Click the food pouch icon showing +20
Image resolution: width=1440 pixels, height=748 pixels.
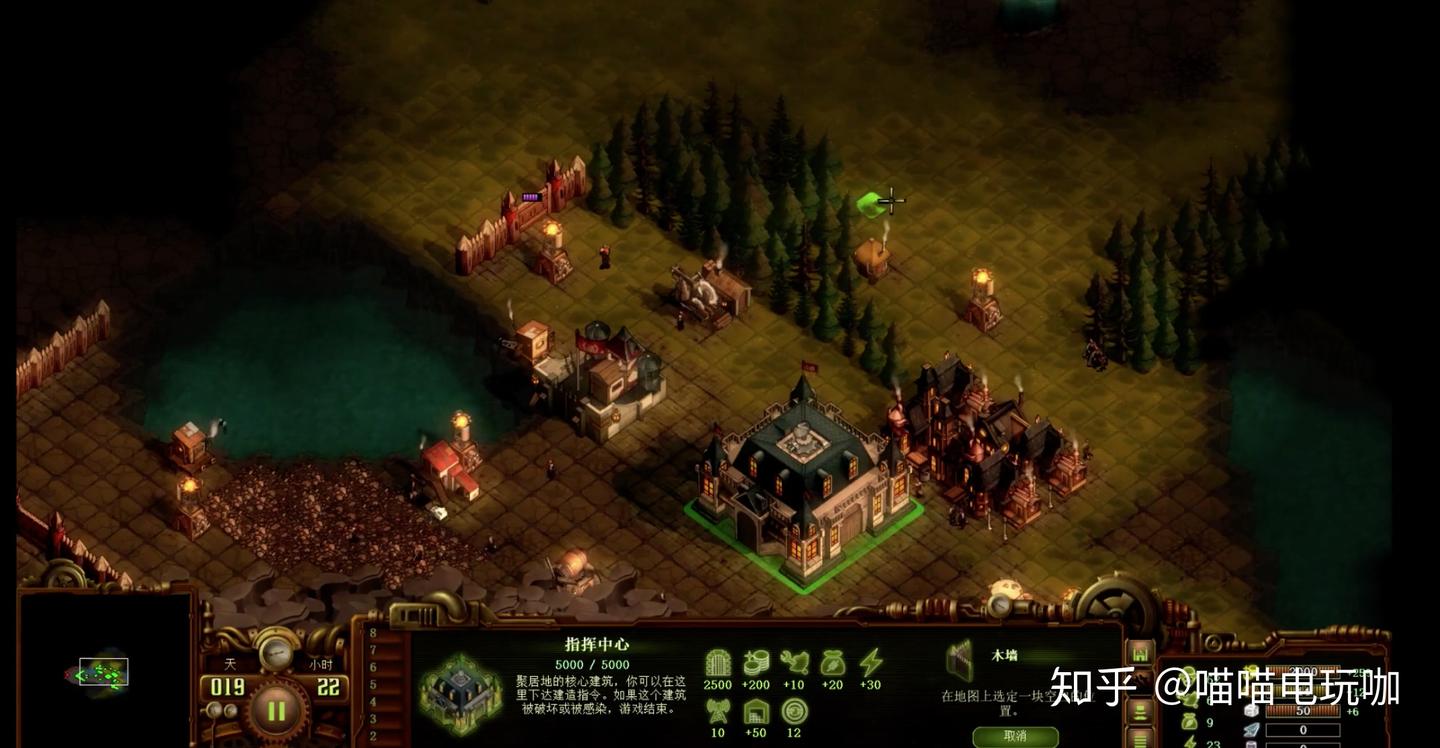pyautogui.click(x=832, y=662)
